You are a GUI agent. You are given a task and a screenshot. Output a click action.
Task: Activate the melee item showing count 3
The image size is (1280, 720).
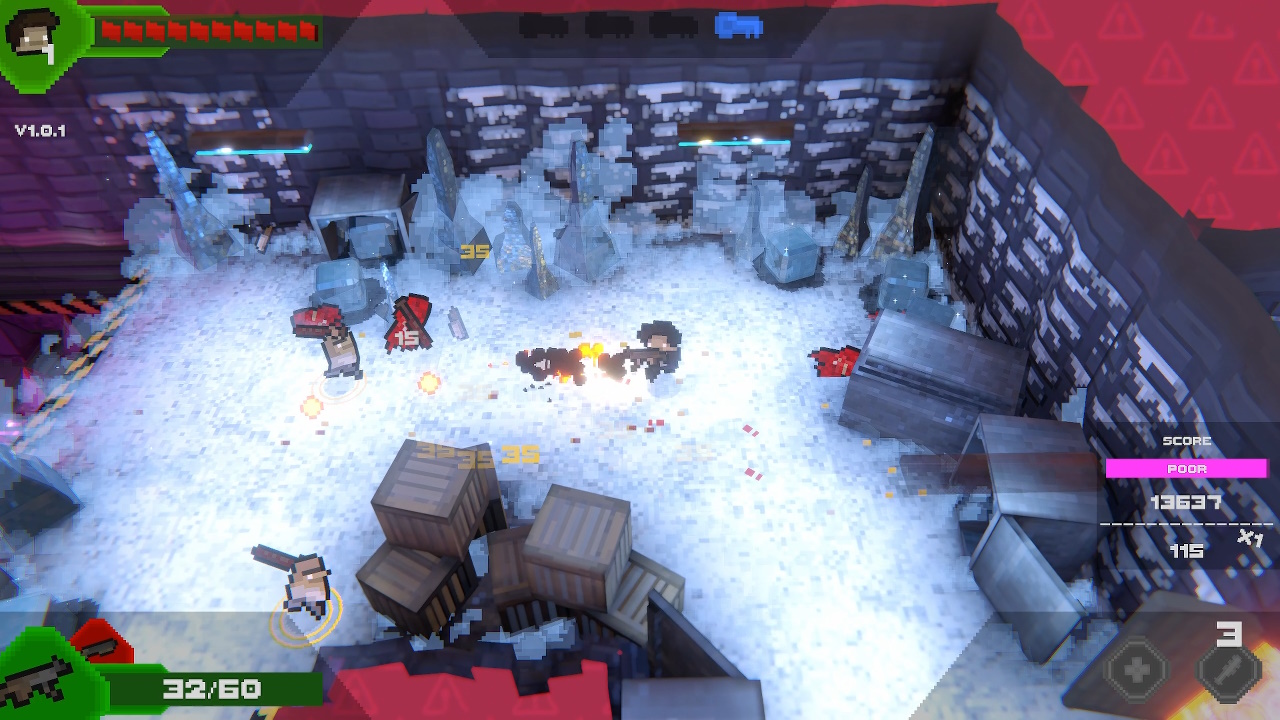(1227, 672)
